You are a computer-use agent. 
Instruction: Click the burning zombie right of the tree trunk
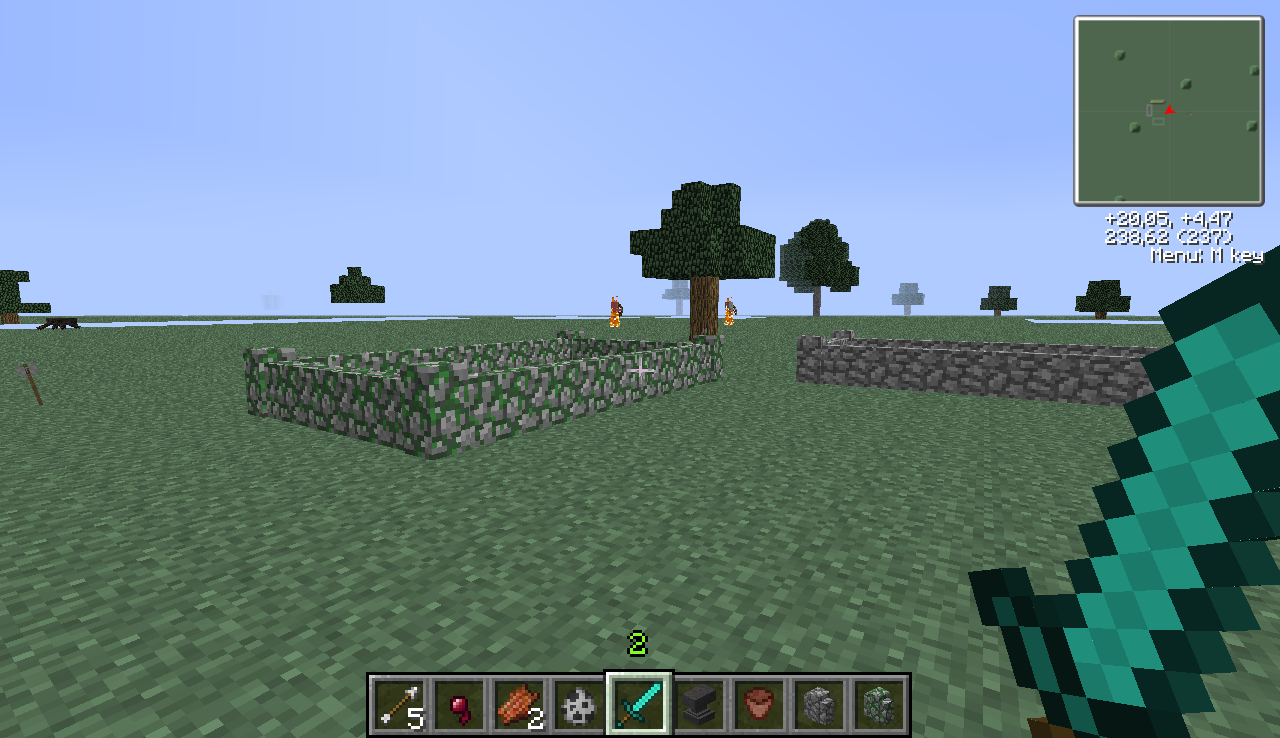click(x=732, y=313)
